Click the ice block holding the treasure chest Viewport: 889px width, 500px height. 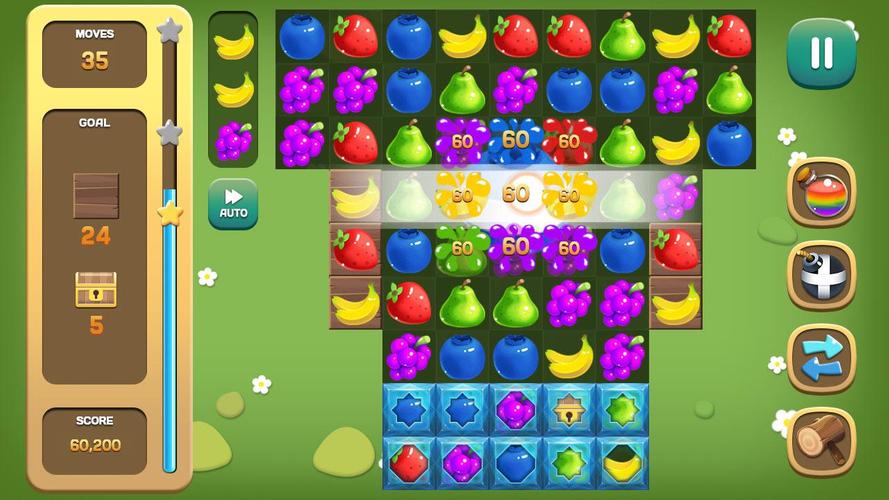[569, 409]
